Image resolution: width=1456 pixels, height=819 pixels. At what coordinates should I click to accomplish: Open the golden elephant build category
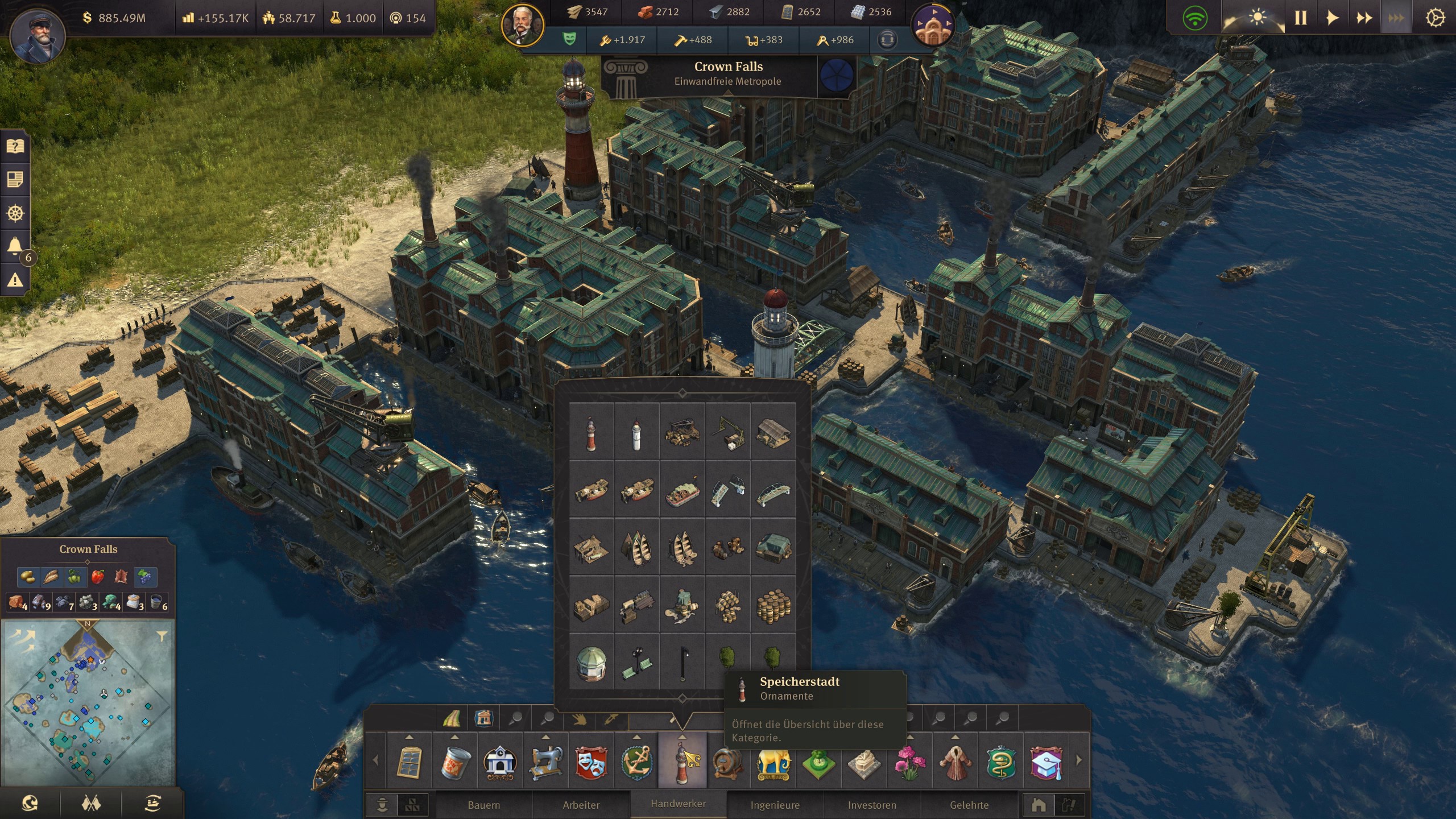pos(773,761)
